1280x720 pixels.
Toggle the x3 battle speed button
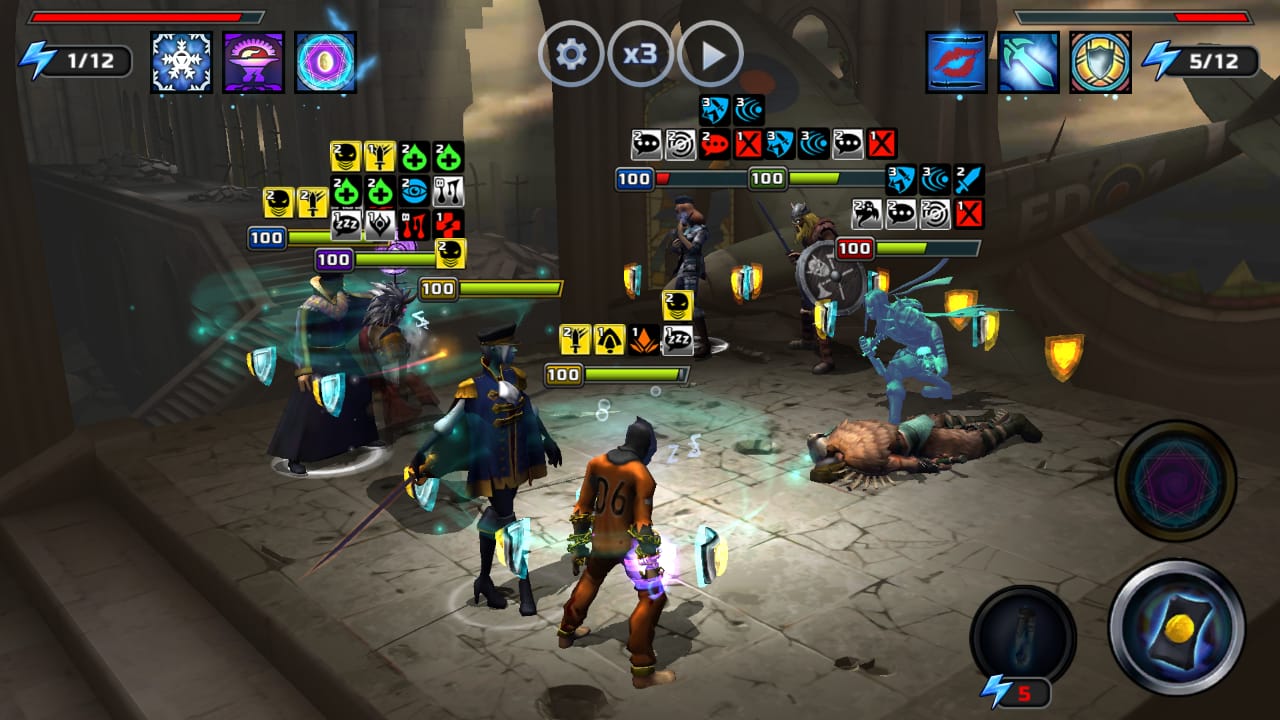tap(640, 54)
